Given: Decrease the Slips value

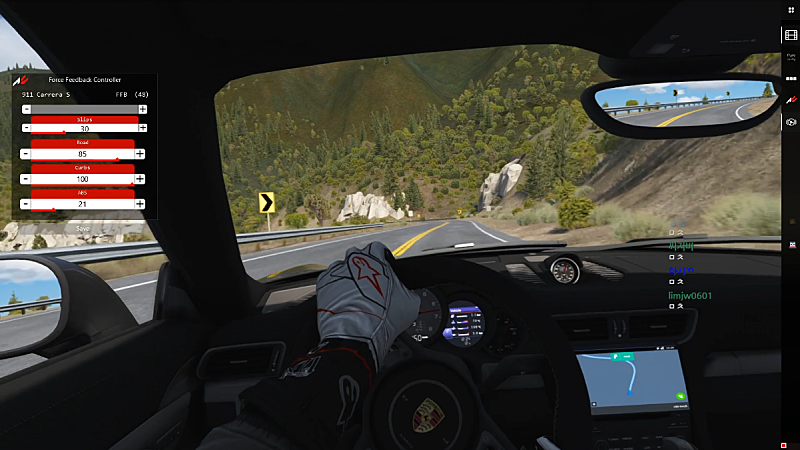Looking at the screenshot, I should (26, 128).
